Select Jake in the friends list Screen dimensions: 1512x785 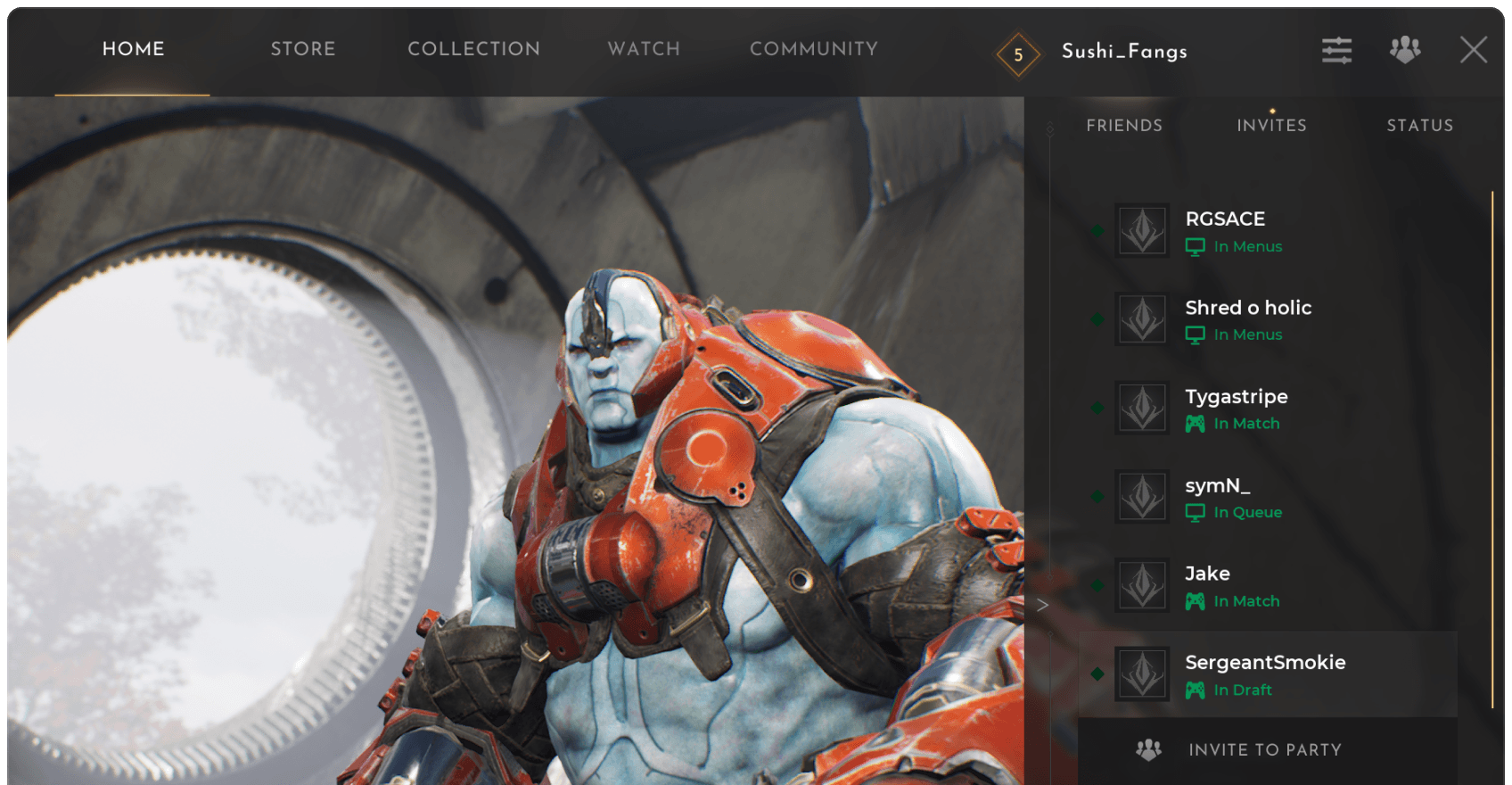(x=1266, y=586)
